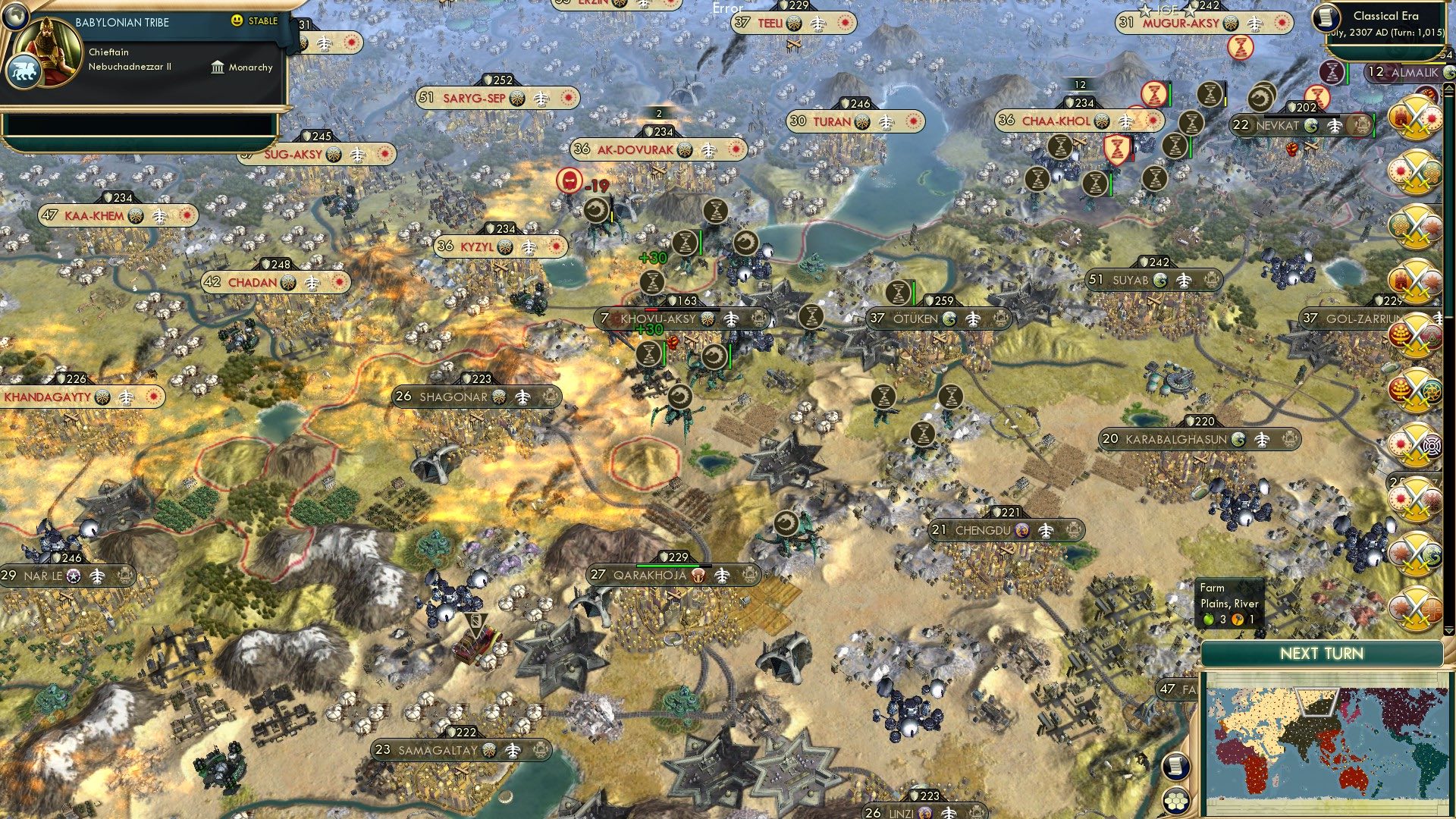The height and width of the screenshot is (819, 1456).
Task: Click the STABLE happiness smiley indicator
Action: (x=238, y=20)
